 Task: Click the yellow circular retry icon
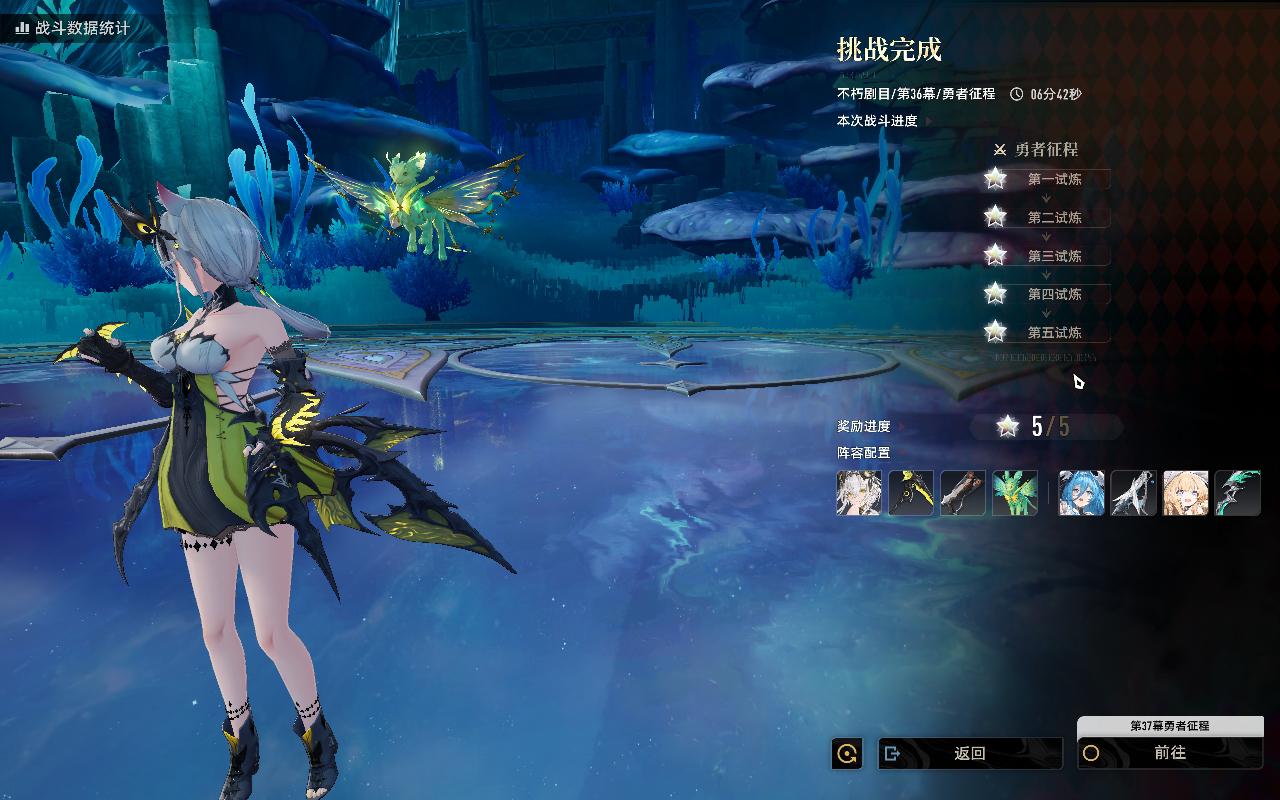847,754
